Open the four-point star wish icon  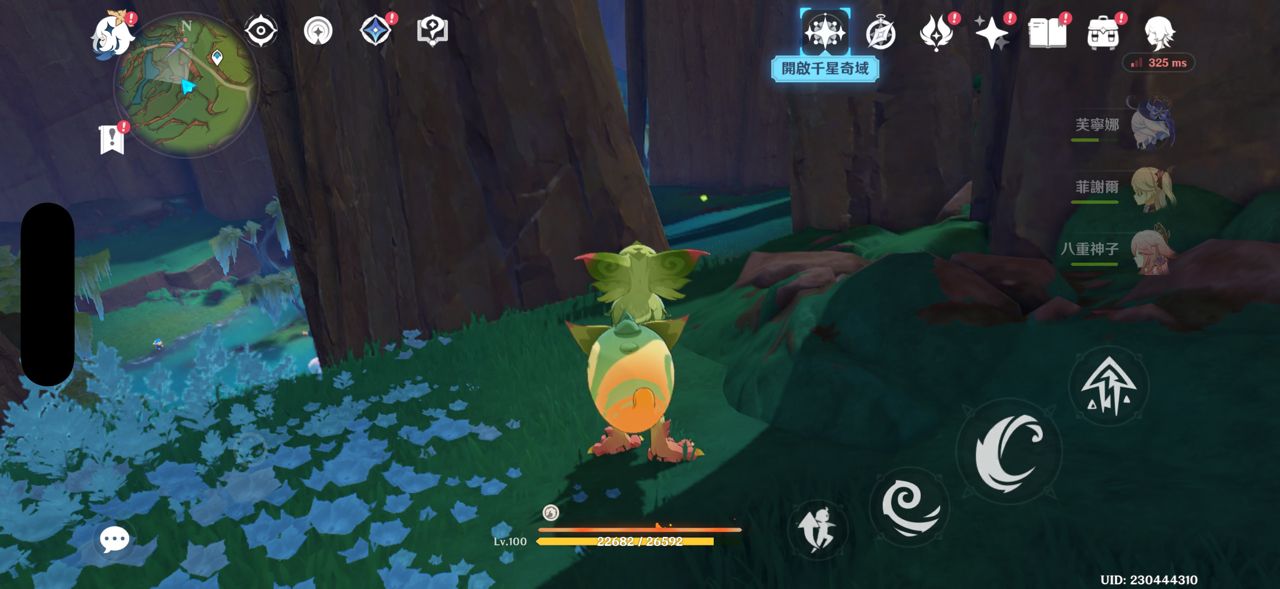[x=991, y=33]
